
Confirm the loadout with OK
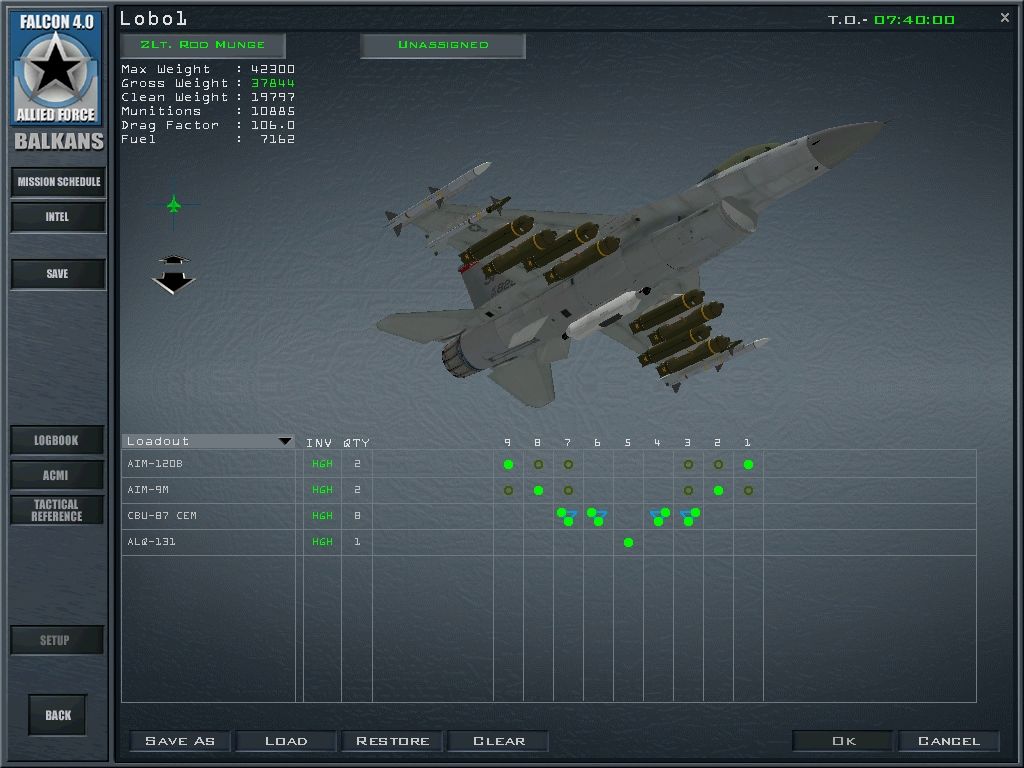844,741
